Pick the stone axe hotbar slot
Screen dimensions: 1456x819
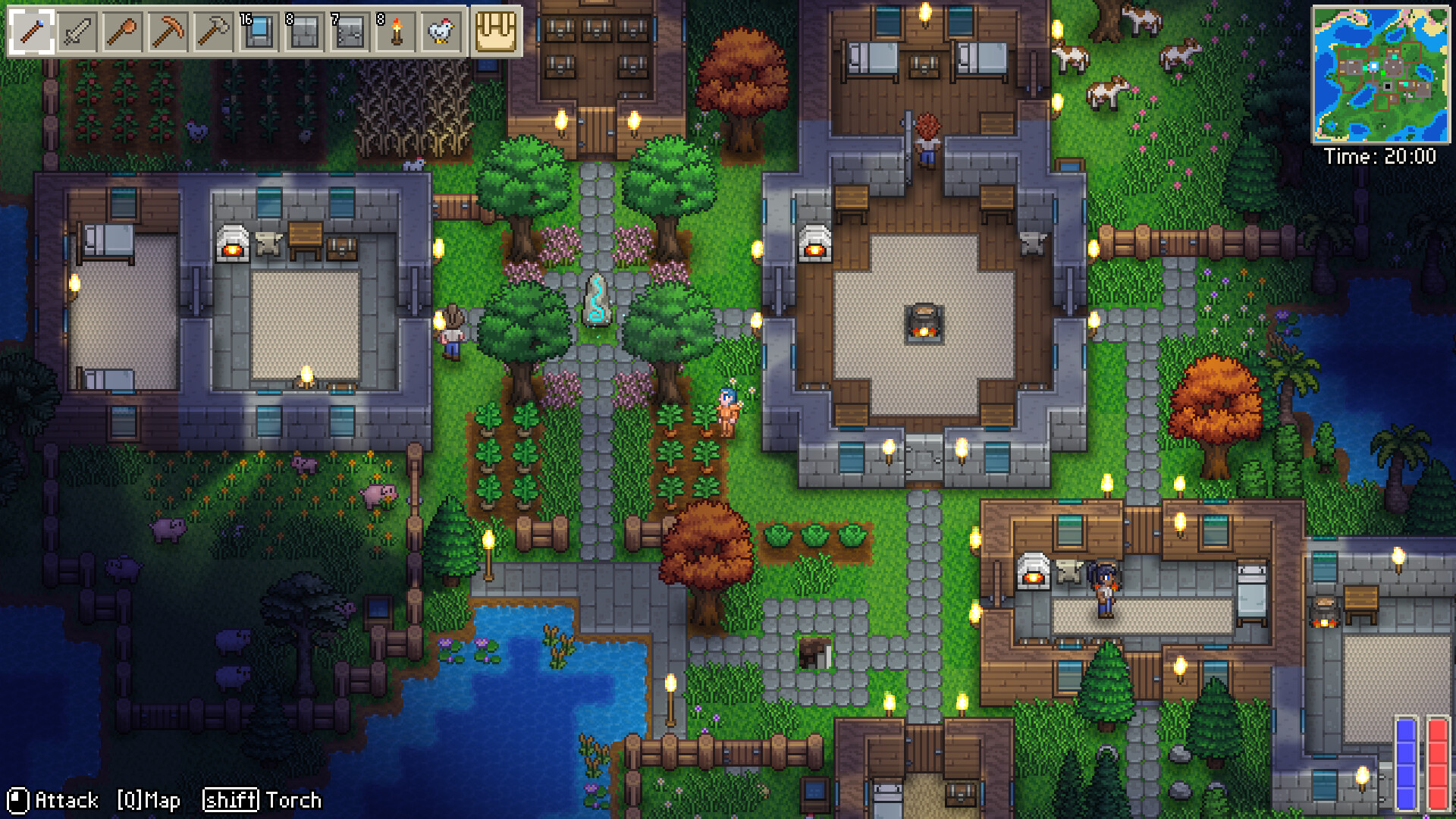click(214, 32)
